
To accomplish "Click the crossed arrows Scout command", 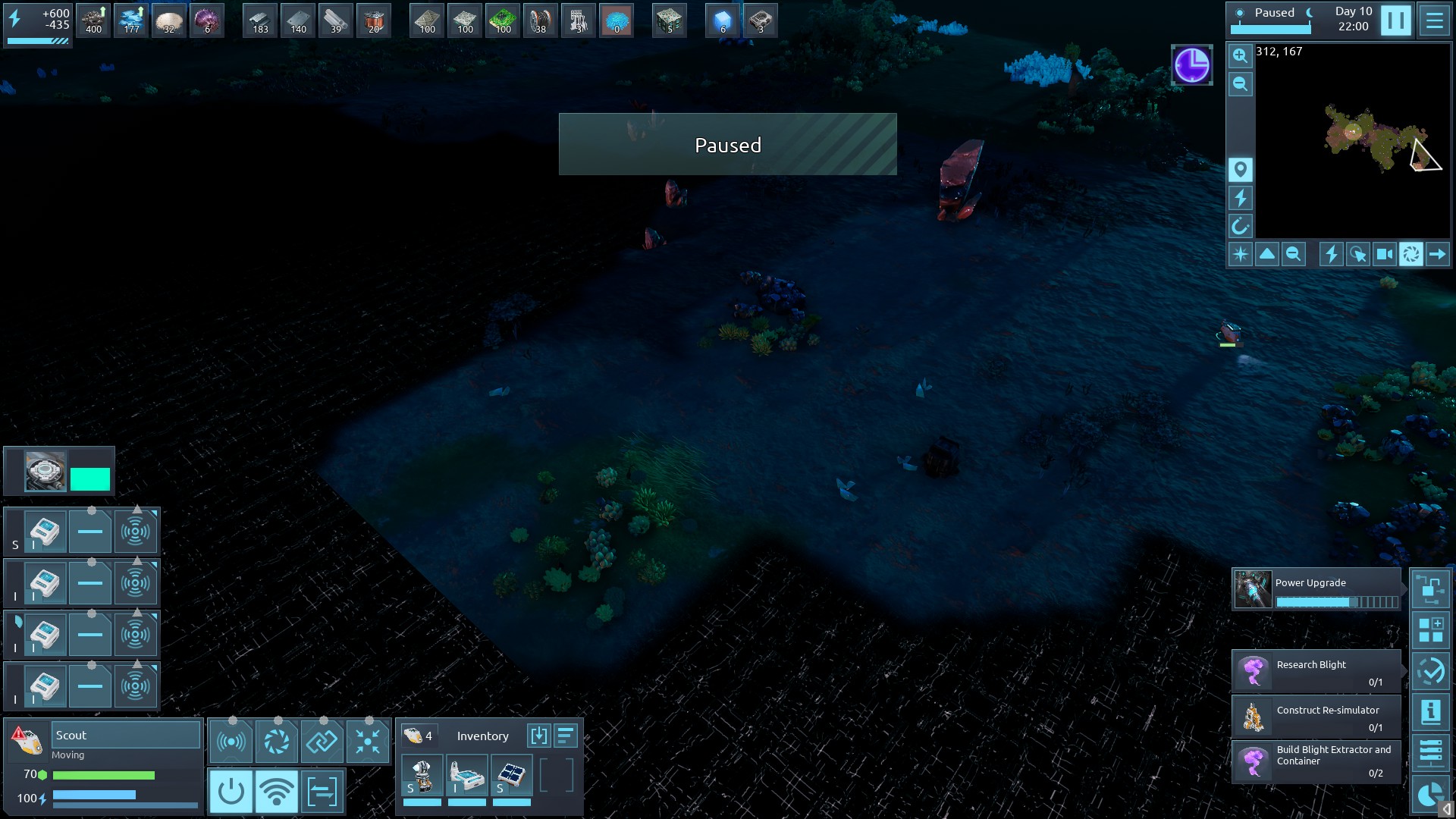I will pos(368,741).
